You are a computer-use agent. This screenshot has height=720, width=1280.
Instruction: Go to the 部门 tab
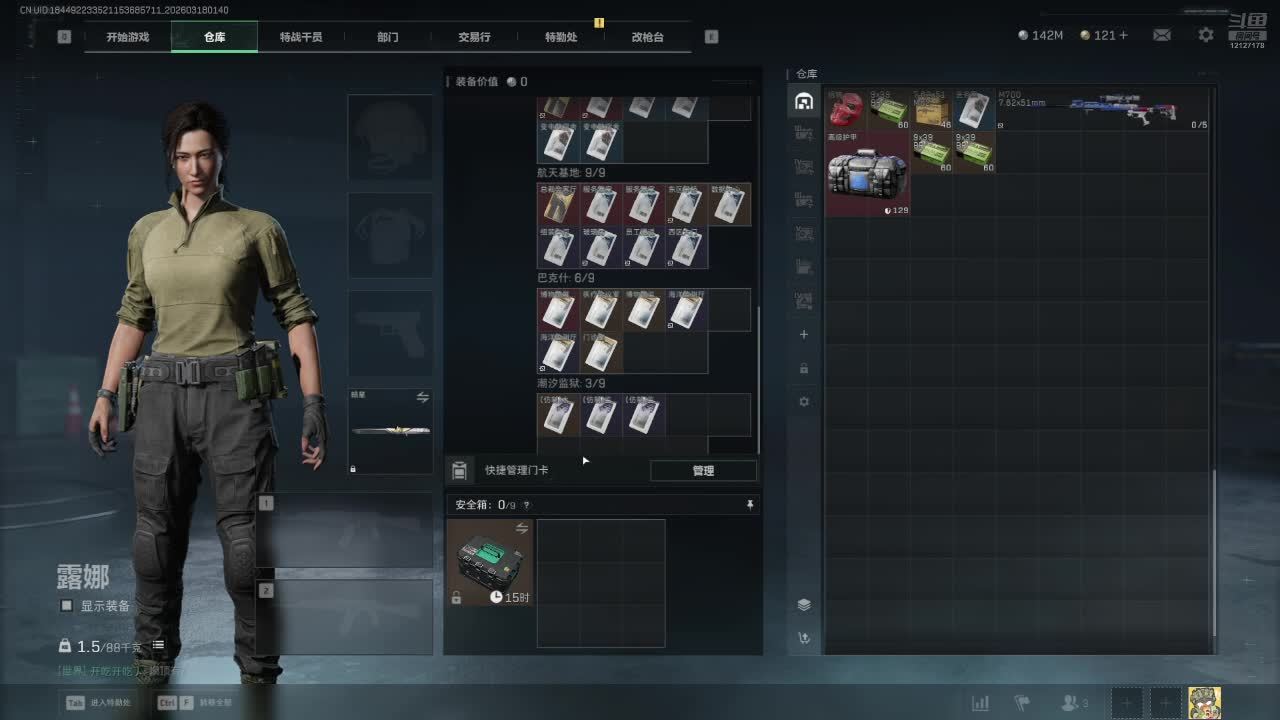coord(388,37)
